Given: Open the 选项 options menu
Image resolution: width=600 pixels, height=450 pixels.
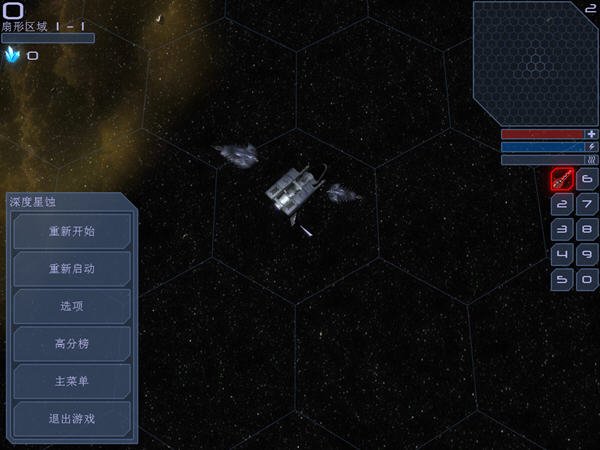Looking at the screenshot, I should 72,307.
